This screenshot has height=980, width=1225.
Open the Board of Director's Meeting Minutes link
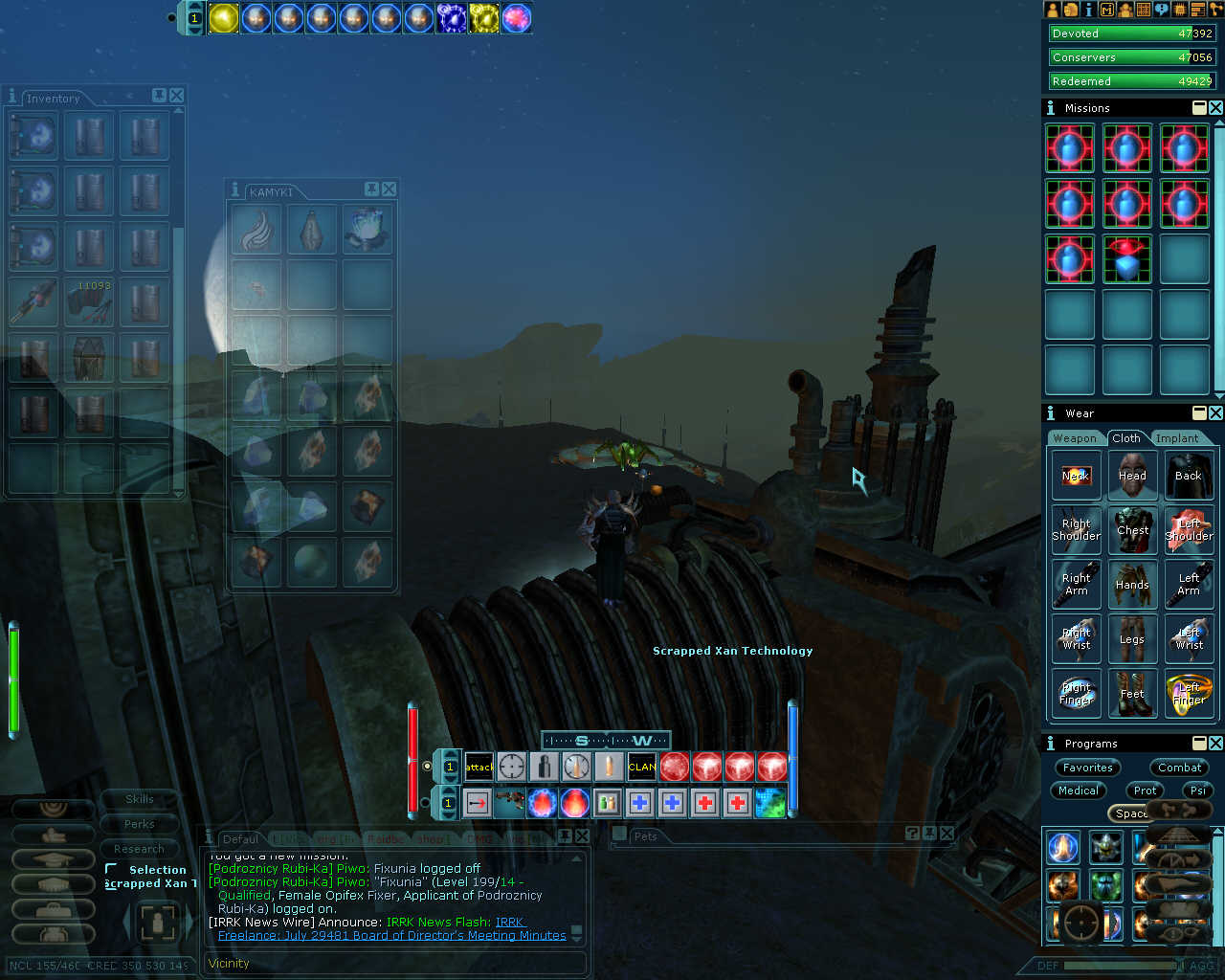click(x=392, y=936)
